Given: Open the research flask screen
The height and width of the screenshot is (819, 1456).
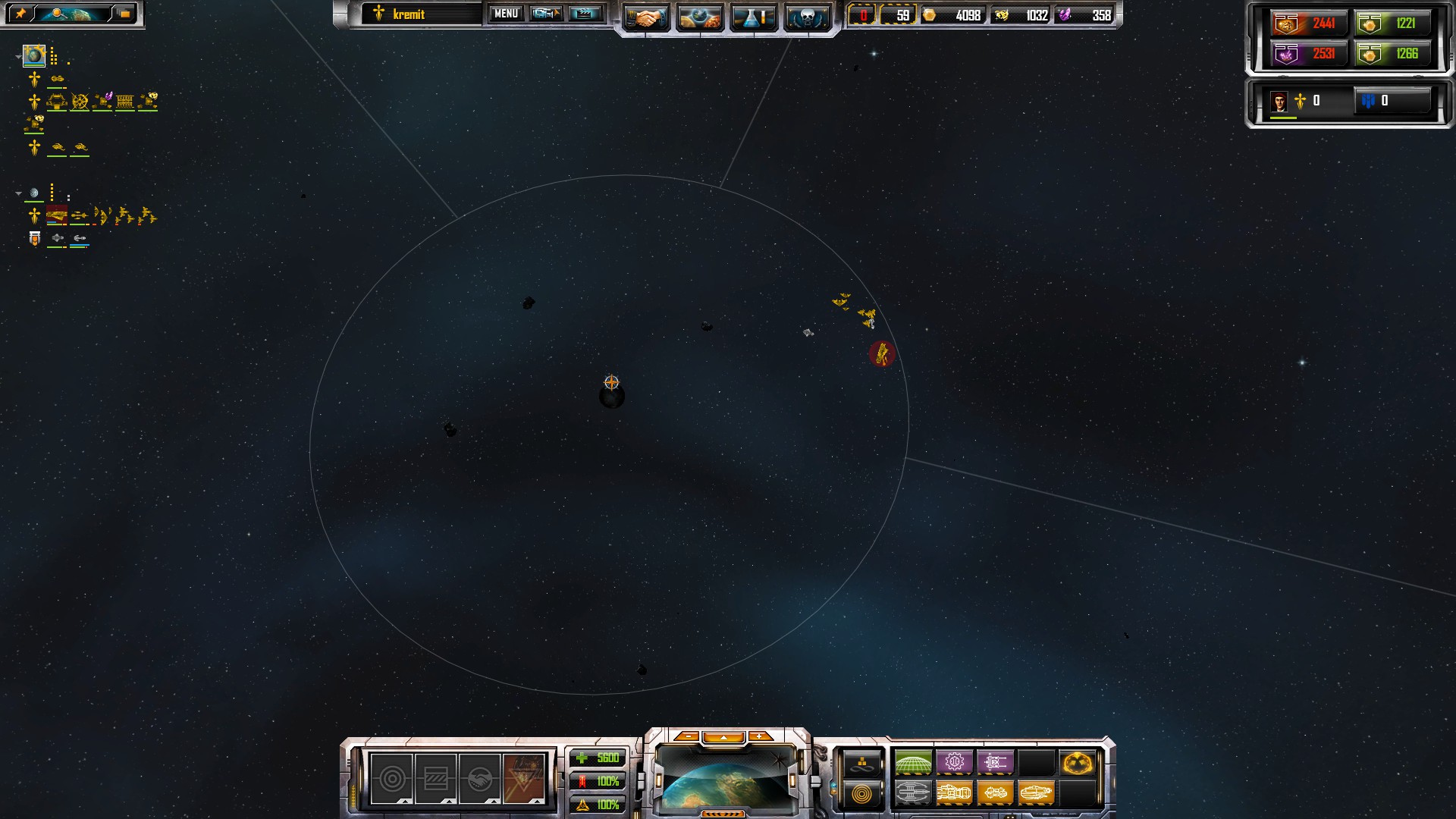Looking at the screenshot, I should 753,17.
